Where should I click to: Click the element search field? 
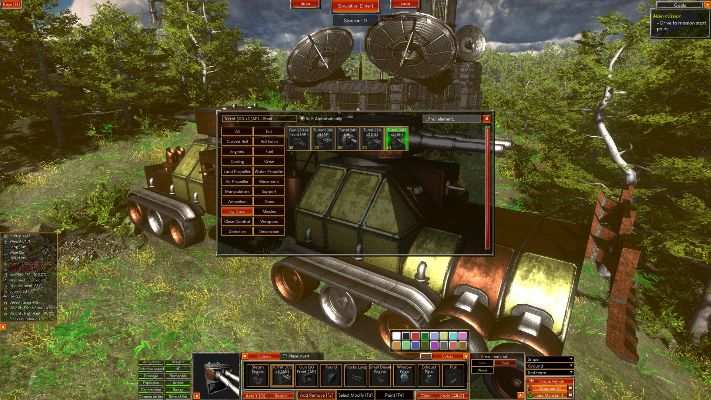tap(450, 118)
